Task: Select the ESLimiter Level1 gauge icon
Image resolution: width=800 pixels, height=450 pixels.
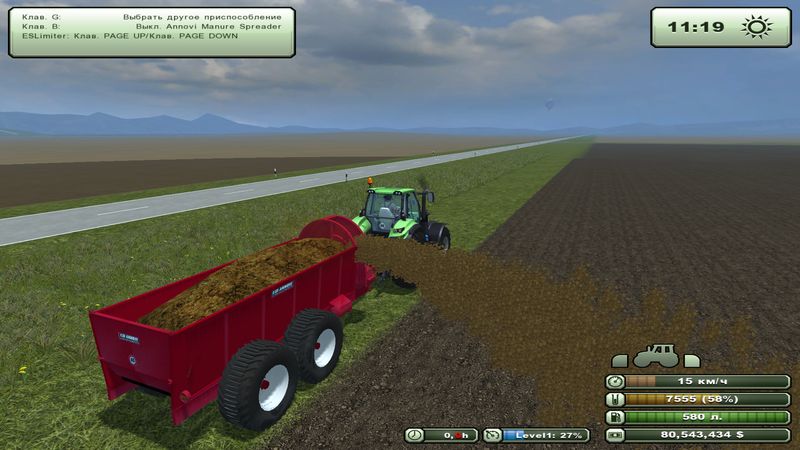Action: click(x=493, y=435)
